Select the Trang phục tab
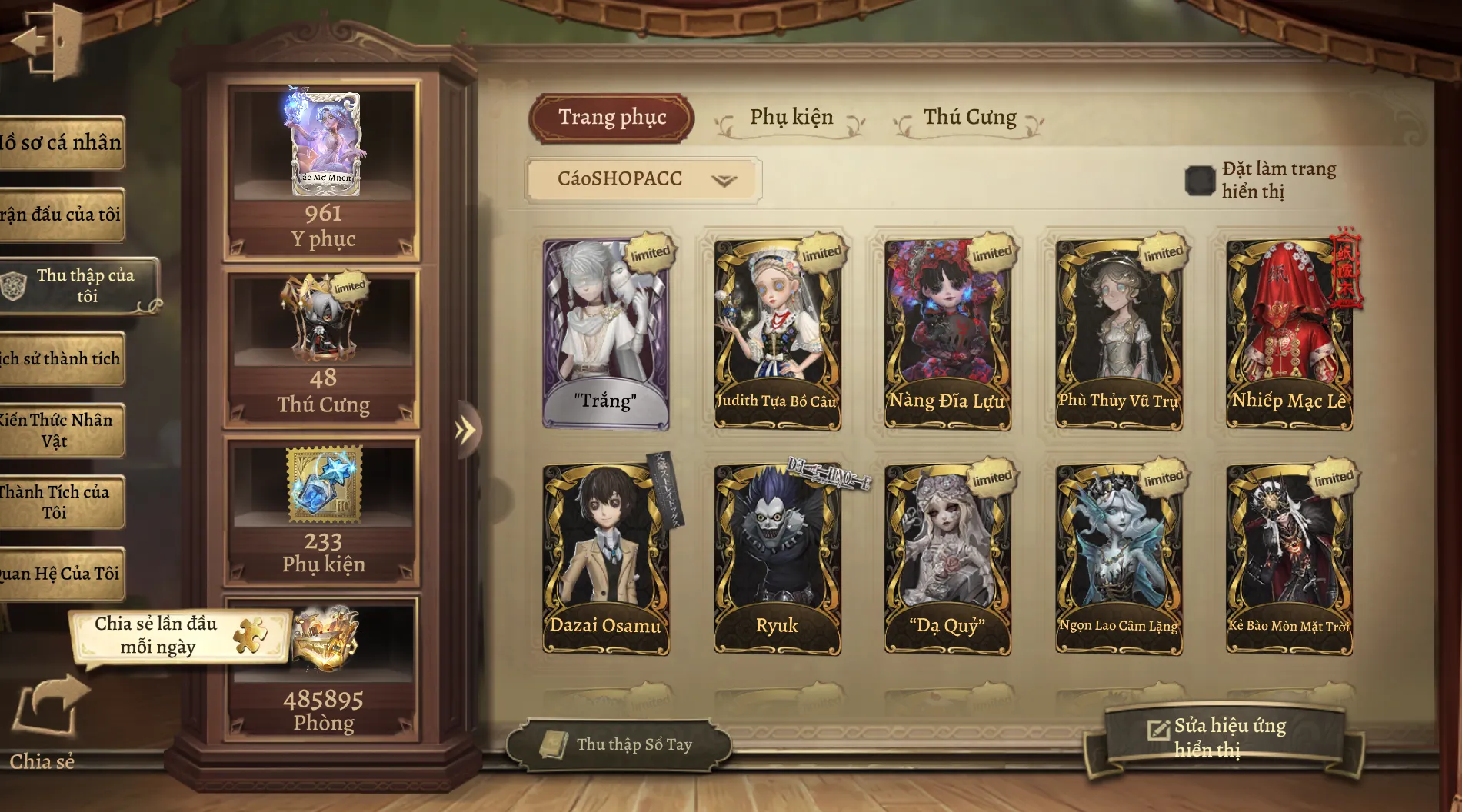 point(612,118)
